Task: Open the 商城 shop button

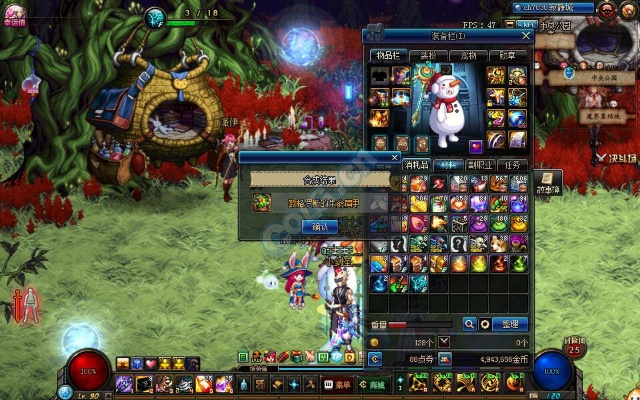Action: tap(374, 384)
